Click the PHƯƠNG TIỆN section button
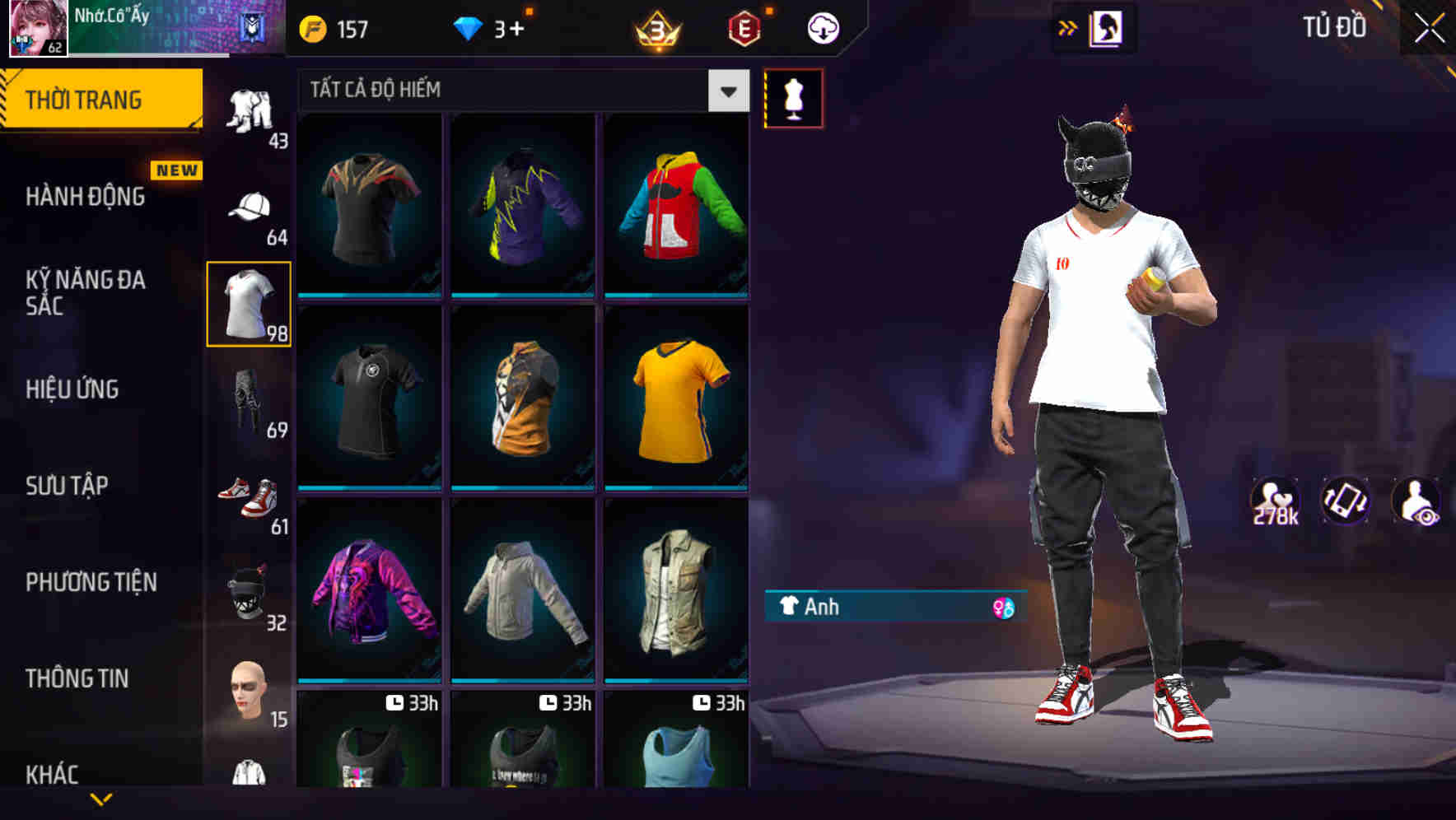This screenshot has width=1456, height=820. tap(91, 582)
